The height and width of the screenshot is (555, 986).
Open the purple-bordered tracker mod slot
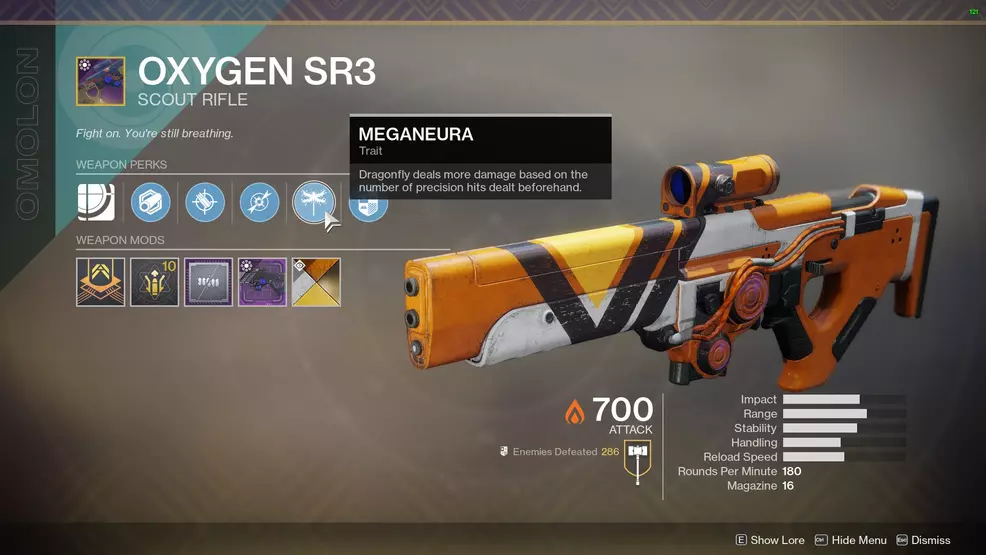click(x=208, y=282)
